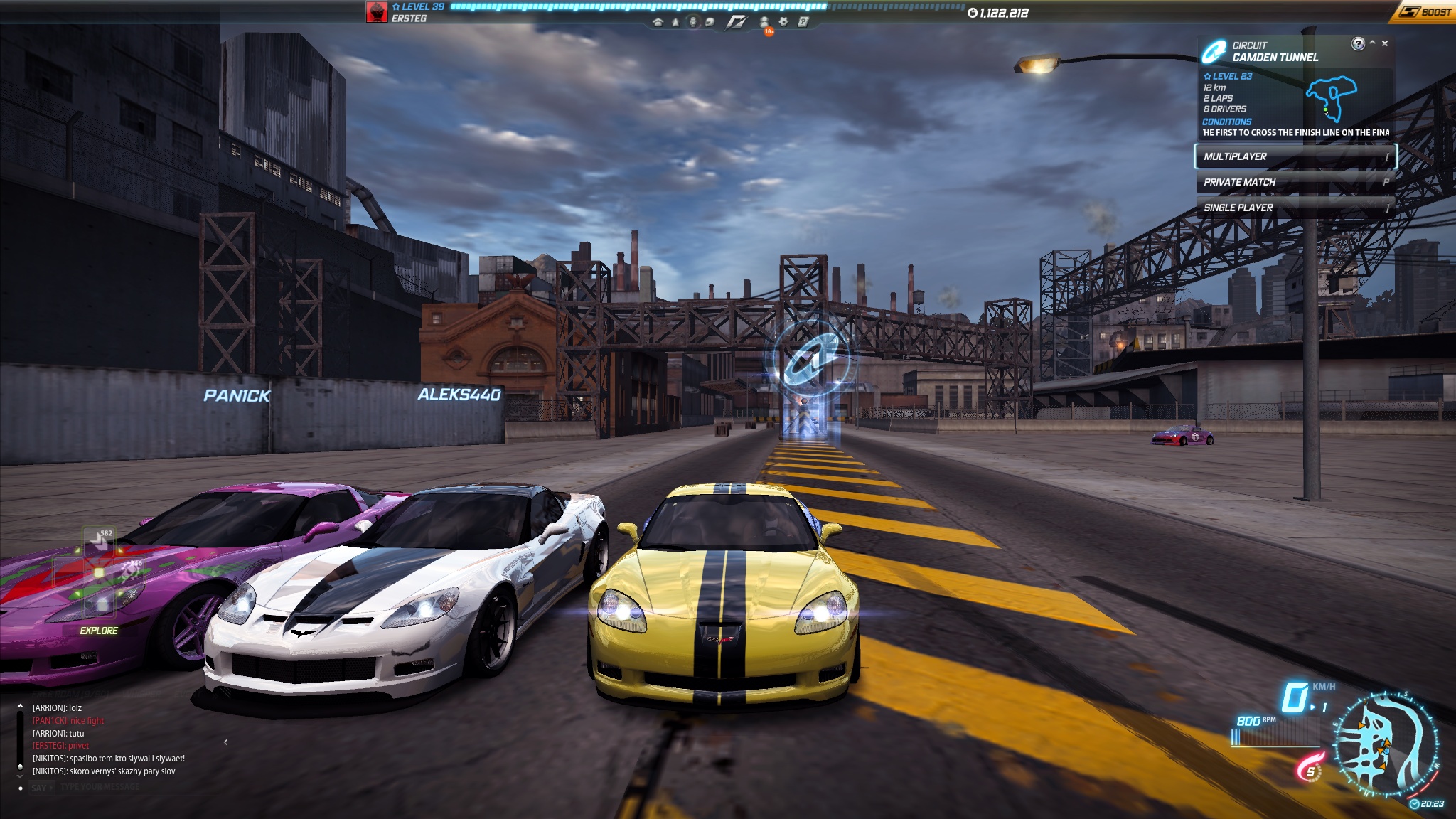Click the home (safehouse) icon in top bar
This screenshot has height=819, width=1456.
click(658, 22)
